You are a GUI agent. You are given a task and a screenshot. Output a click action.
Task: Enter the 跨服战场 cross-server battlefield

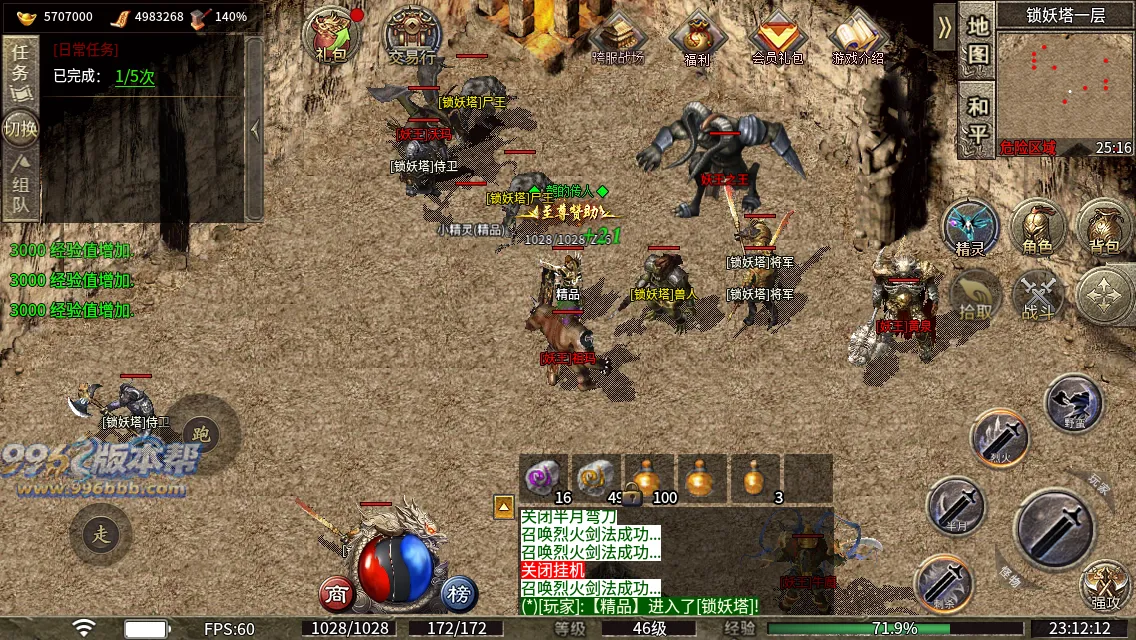618,38
